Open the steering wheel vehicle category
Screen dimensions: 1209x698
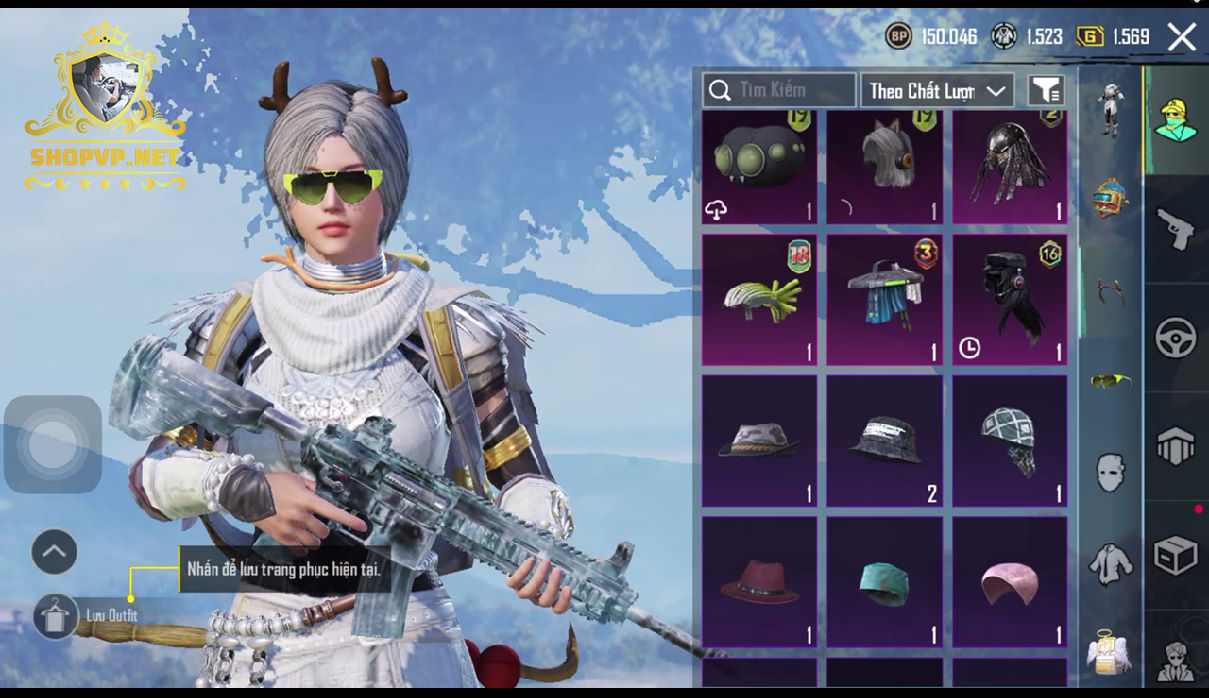pyautogui.click(x=1176, y=338)
